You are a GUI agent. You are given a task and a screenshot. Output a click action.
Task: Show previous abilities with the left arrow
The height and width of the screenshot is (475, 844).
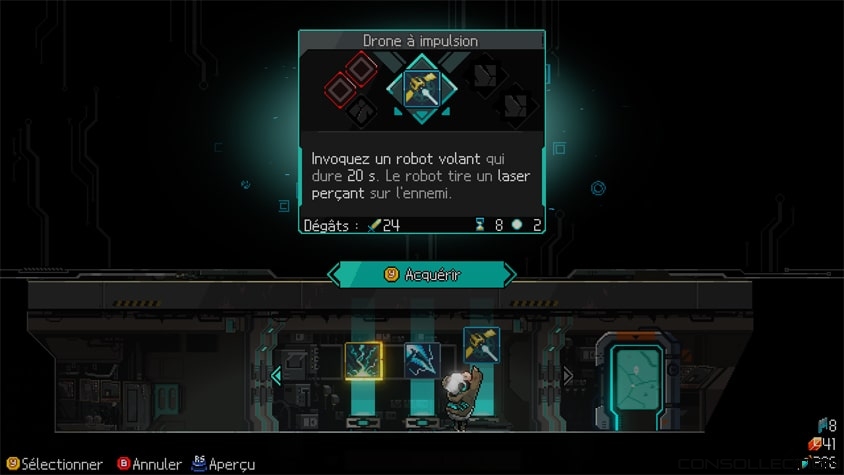276,376
